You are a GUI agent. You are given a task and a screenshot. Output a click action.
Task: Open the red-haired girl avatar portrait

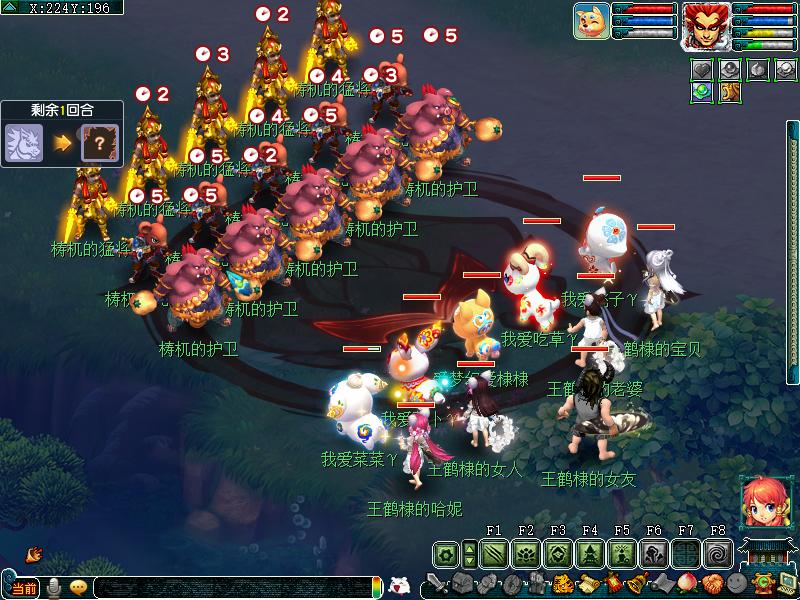(760, 502)
